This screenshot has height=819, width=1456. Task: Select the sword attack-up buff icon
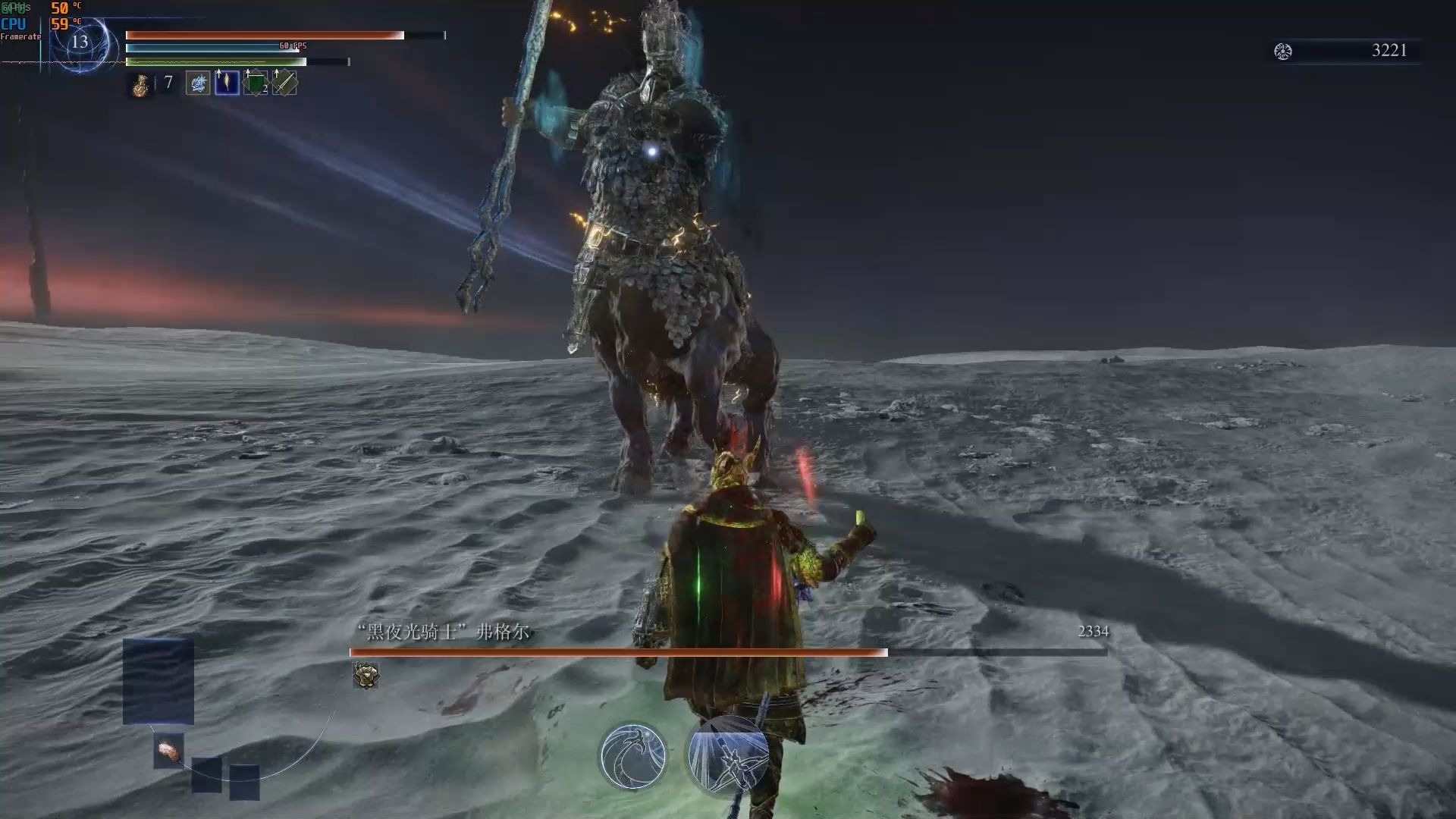pyautogui.click(x=284, y=83)
